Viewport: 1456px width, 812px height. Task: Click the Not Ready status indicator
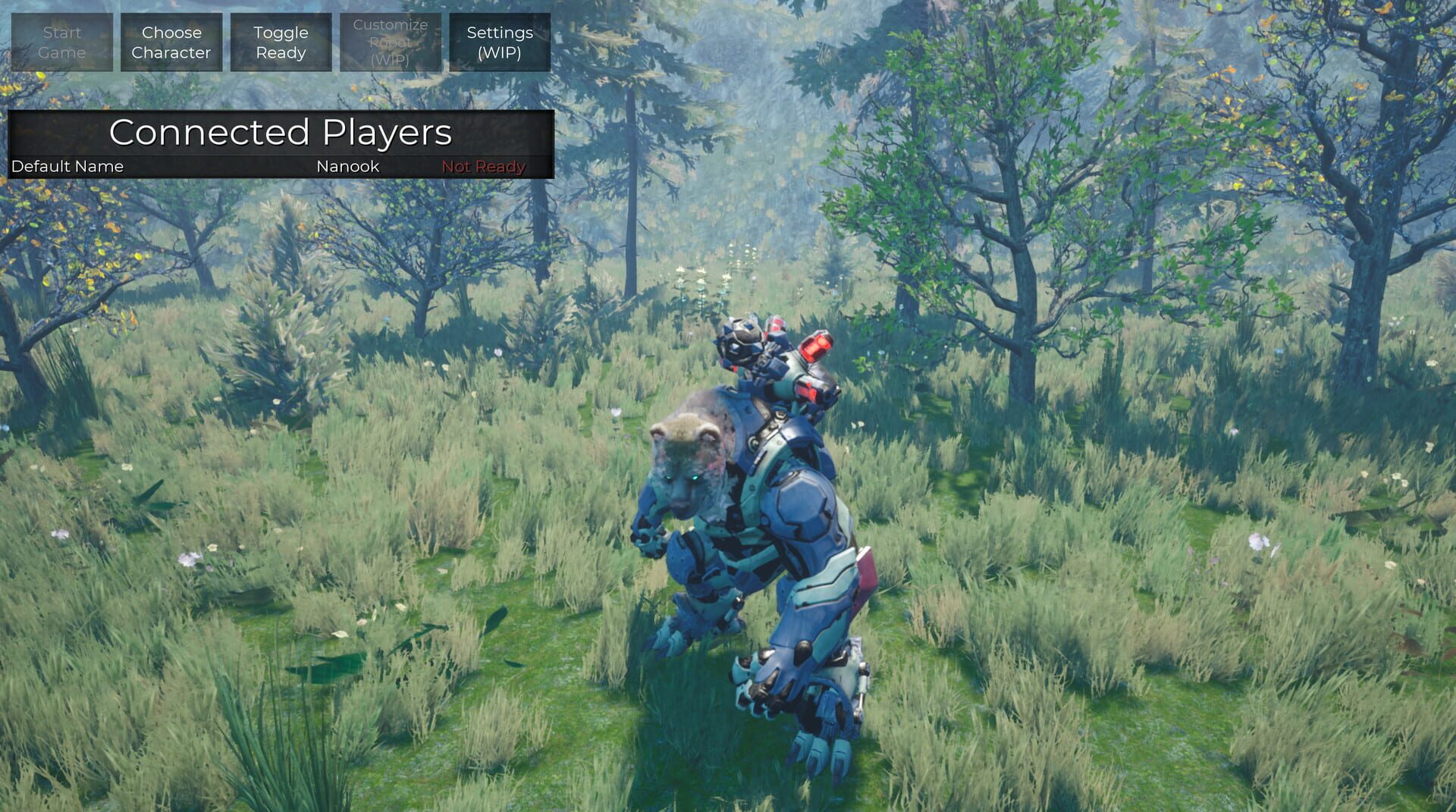point(483,166)
